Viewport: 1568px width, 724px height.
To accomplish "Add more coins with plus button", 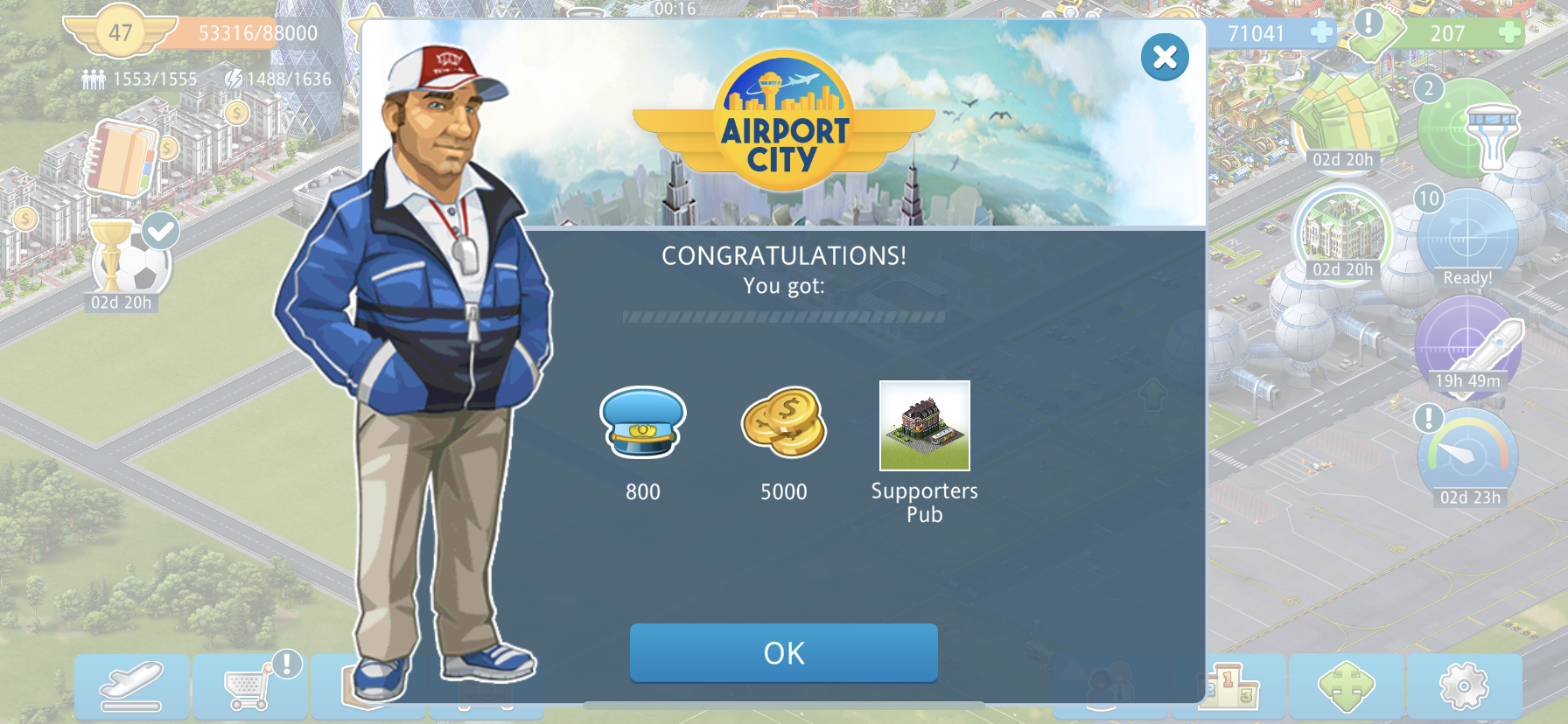I will point(1321,33).
